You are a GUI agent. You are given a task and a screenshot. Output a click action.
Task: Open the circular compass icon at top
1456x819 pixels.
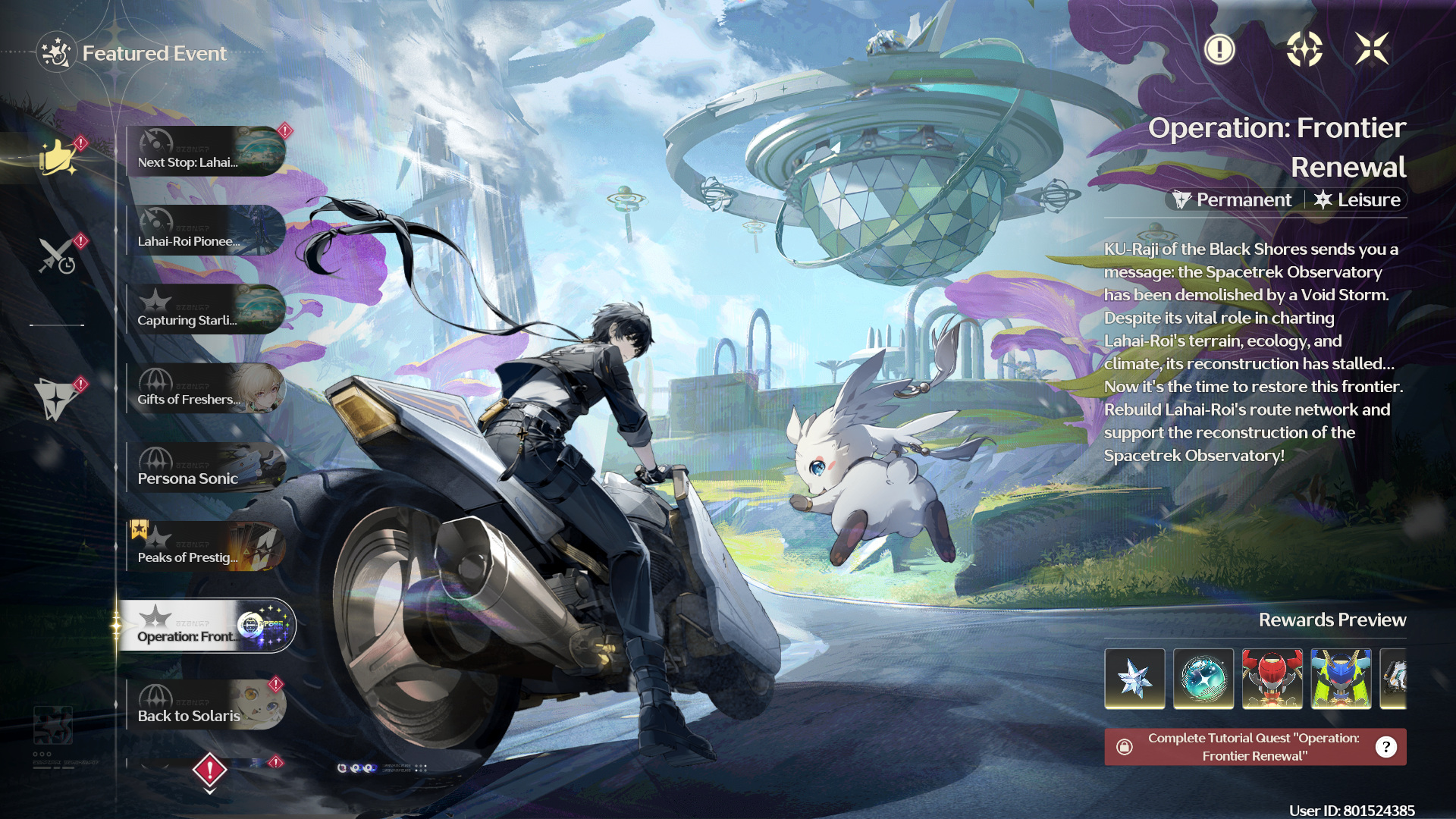pos(1304,50)
